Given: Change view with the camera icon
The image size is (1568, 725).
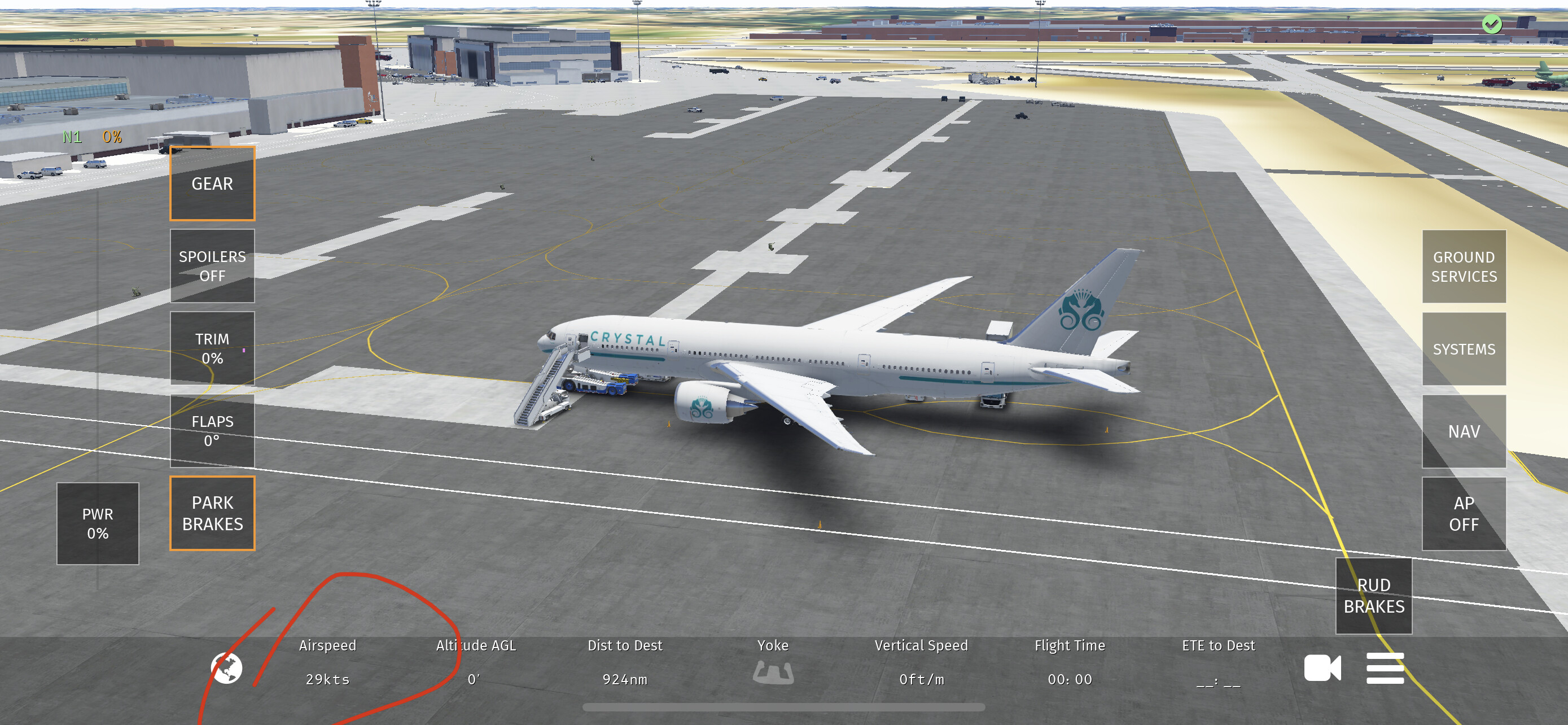Looking at the screenshot, I should coord(1322,669).
